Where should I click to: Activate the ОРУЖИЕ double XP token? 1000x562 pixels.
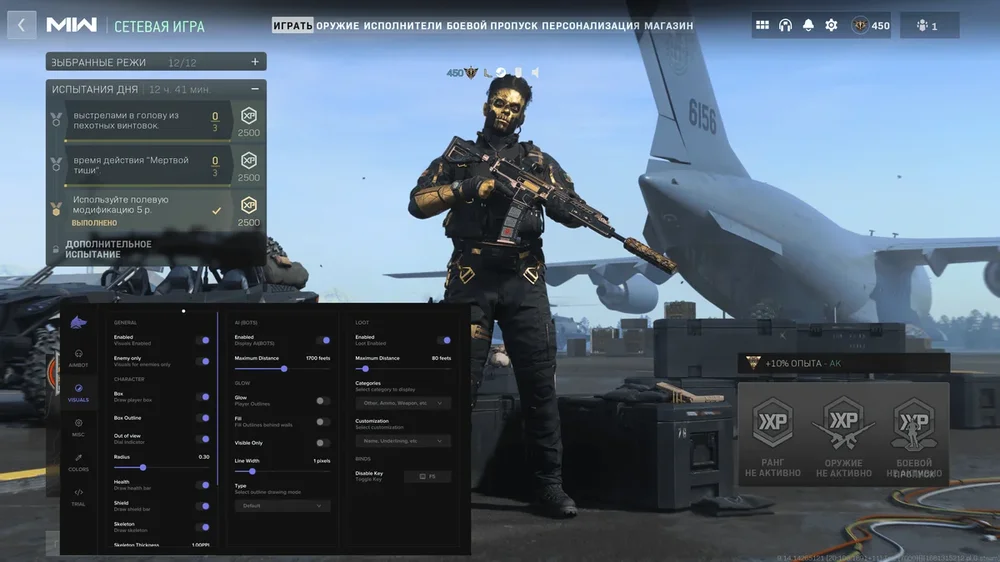tap(843, 435)
